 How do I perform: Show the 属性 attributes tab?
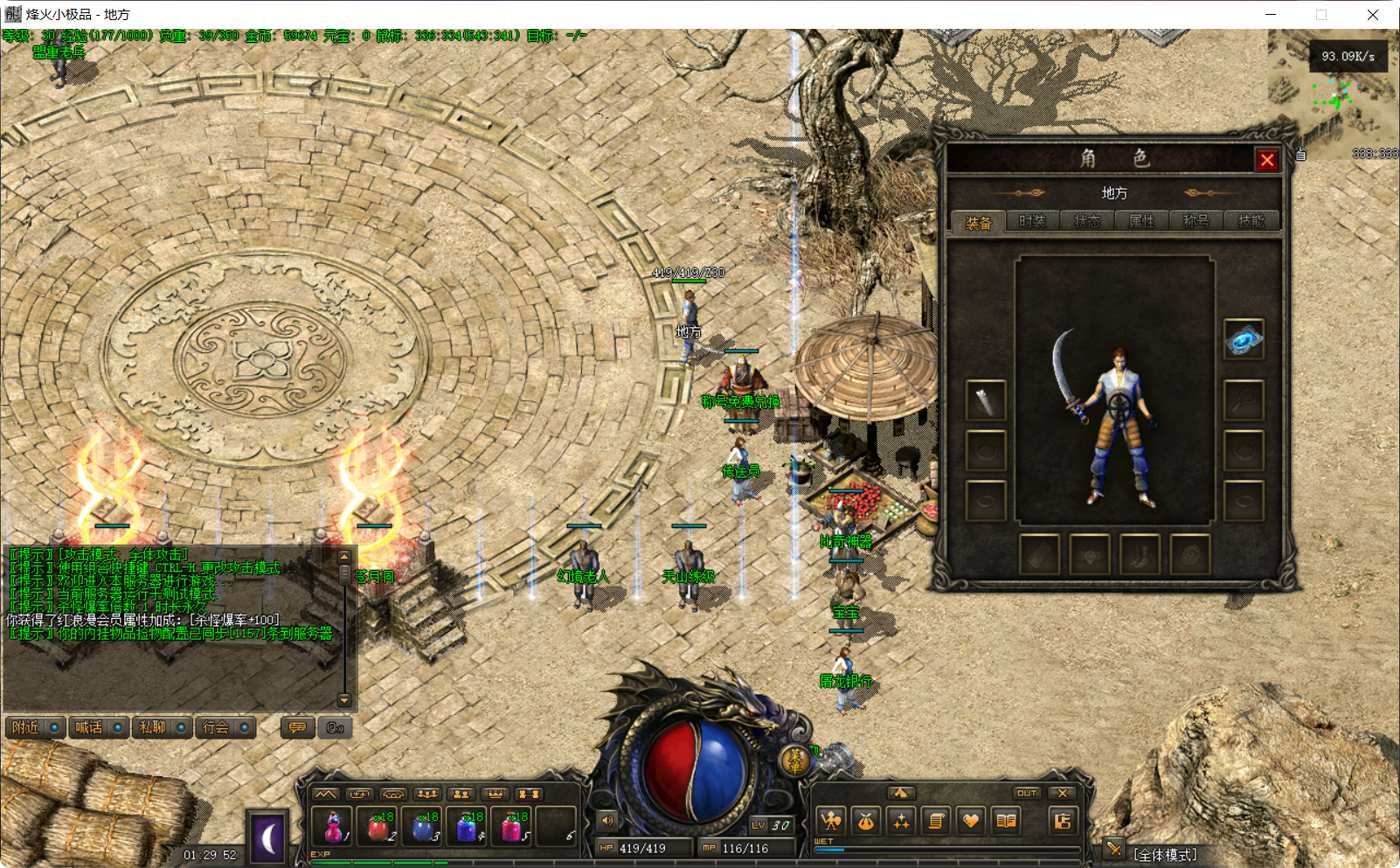pos(1141,221)
